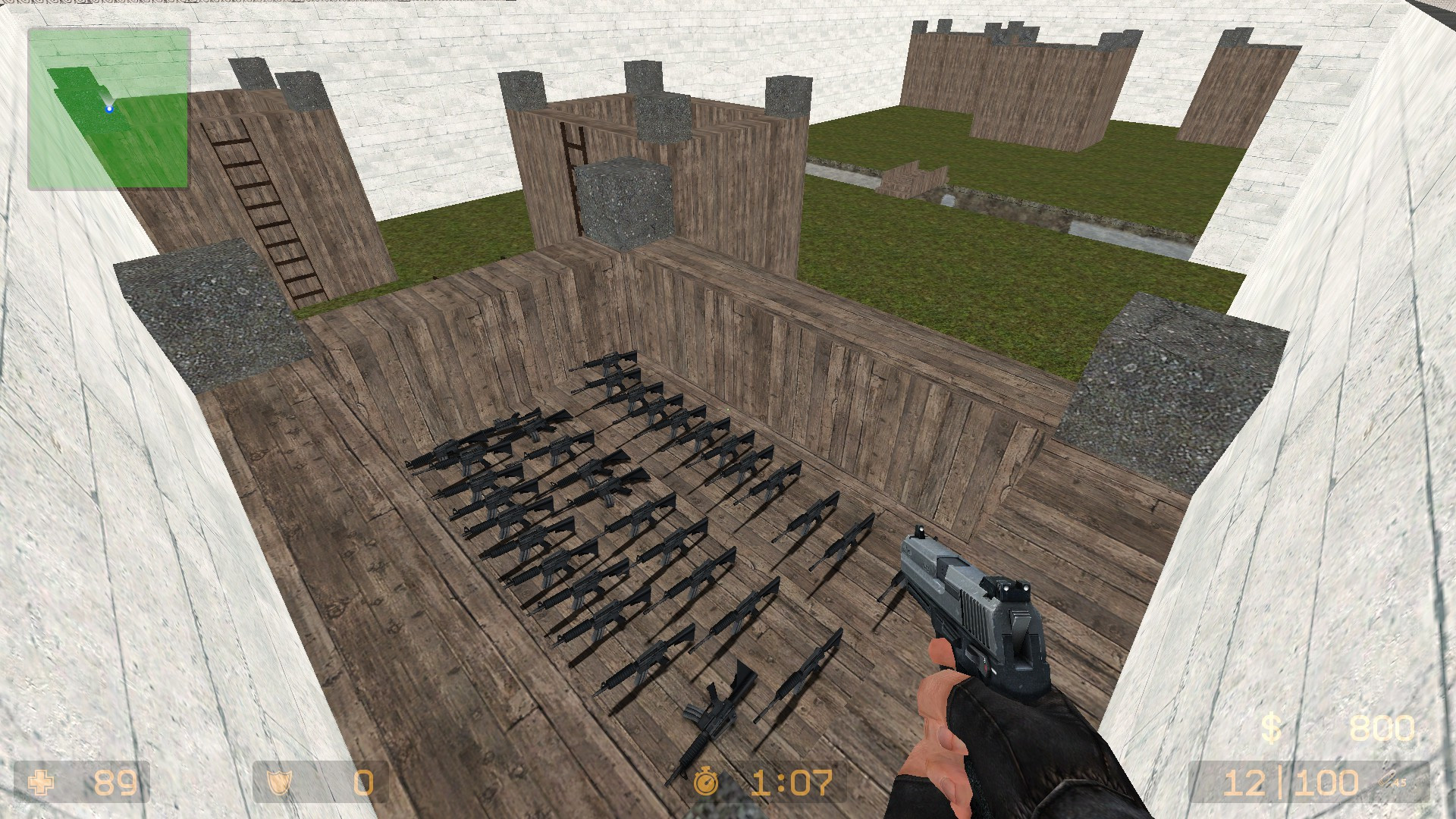Viewport: 1456px width, 819px height.
Task: Click the blue player indicator in the radar
Action: 108,108
